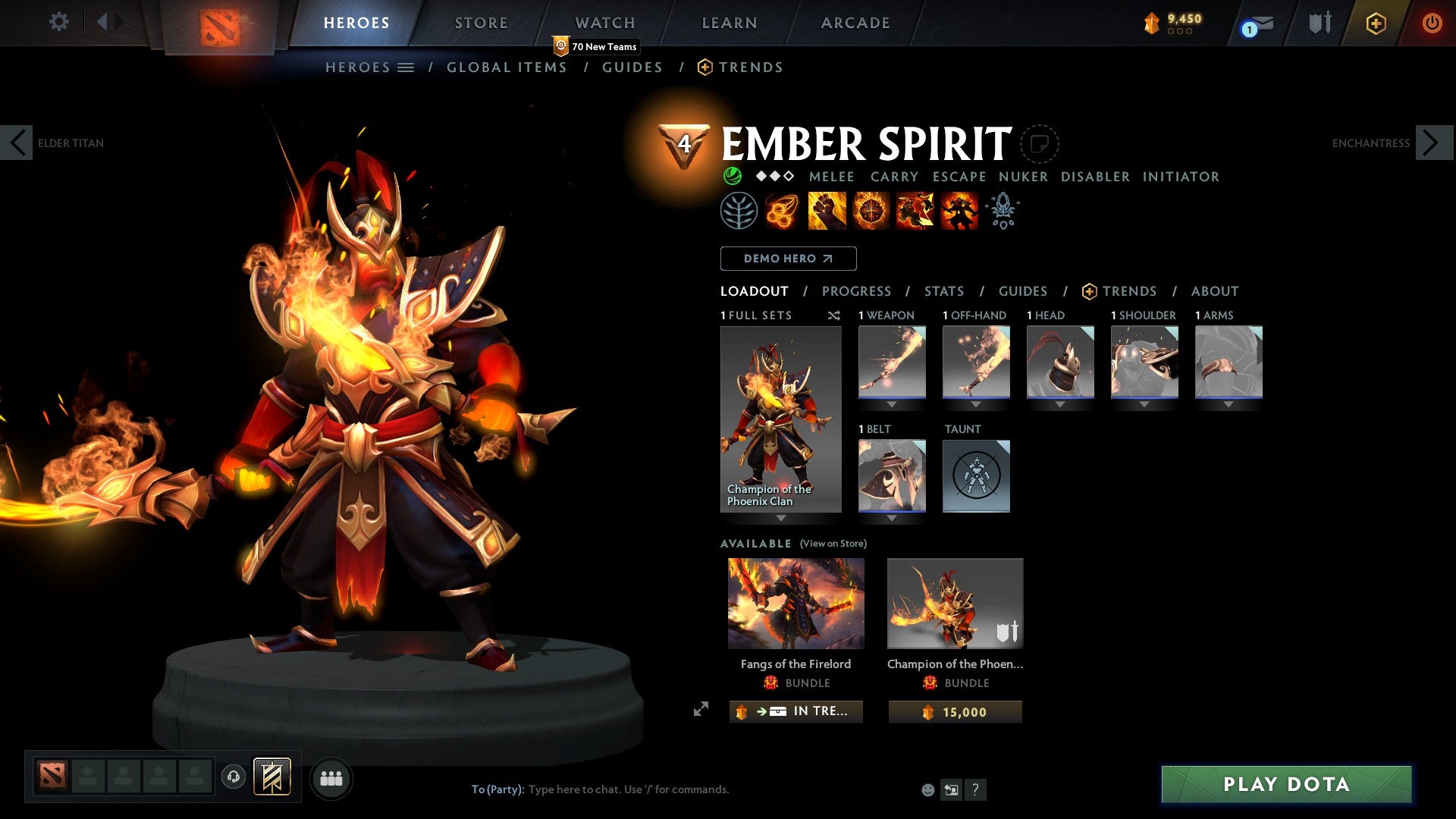This screenshot has height=819, width=1456.
Task: Select the Searing Chains ability icon
Action: point(781,211)
